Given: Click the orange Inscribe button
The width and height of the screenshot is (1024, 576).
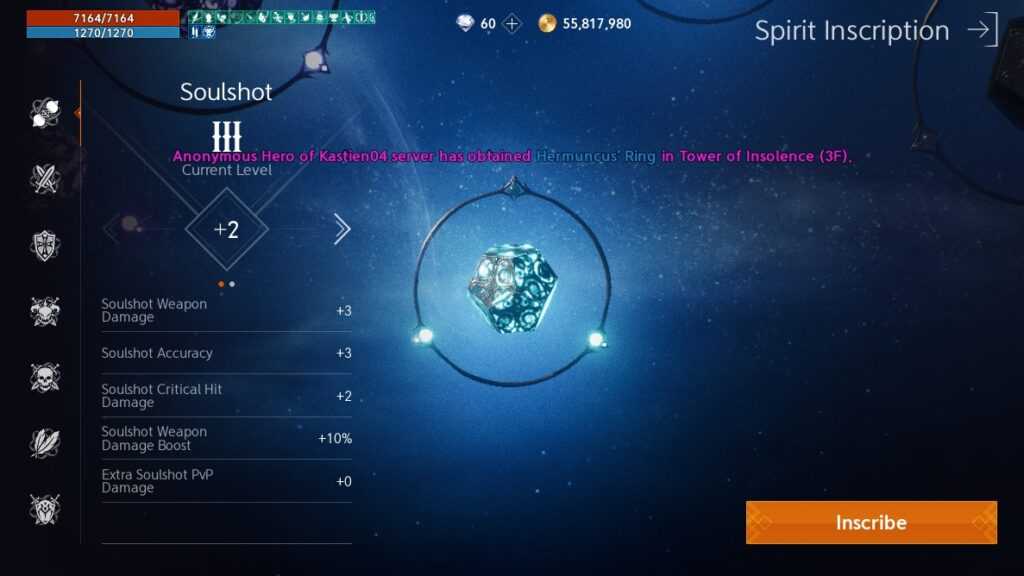Looking at the screenshot, I should pos(871,522).
